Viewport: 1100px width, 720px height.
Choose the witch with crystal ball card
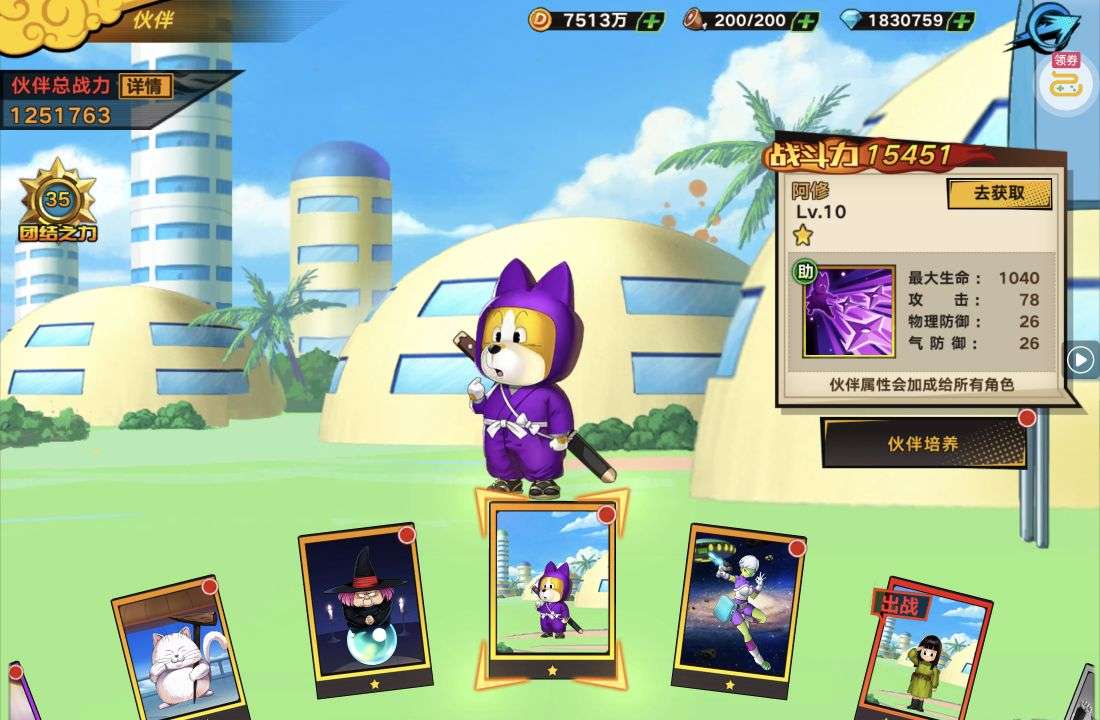[358, 610]
